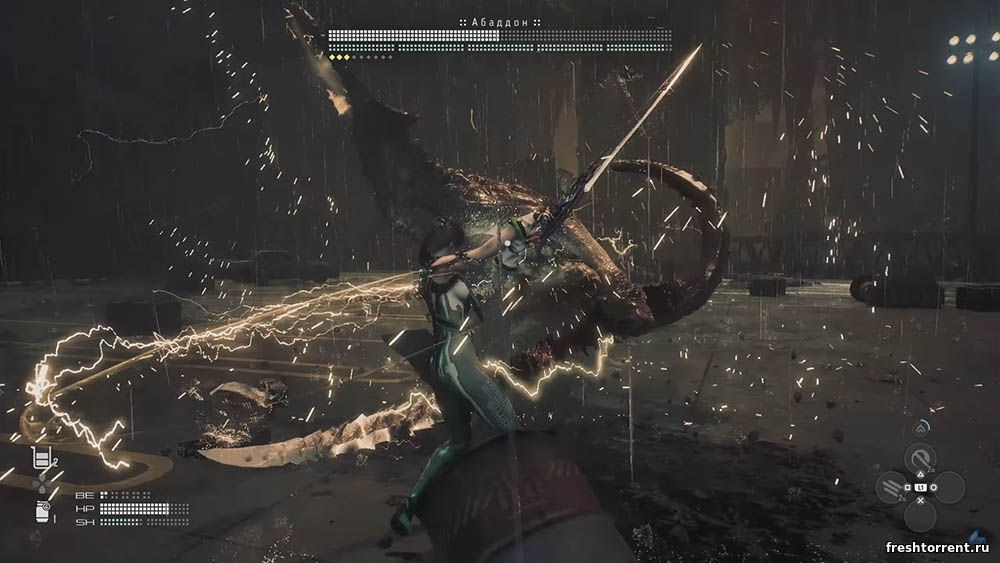1000x563 pixels.
Task: Activate the left Beta skill with triple slash
Action: [891, 487]
